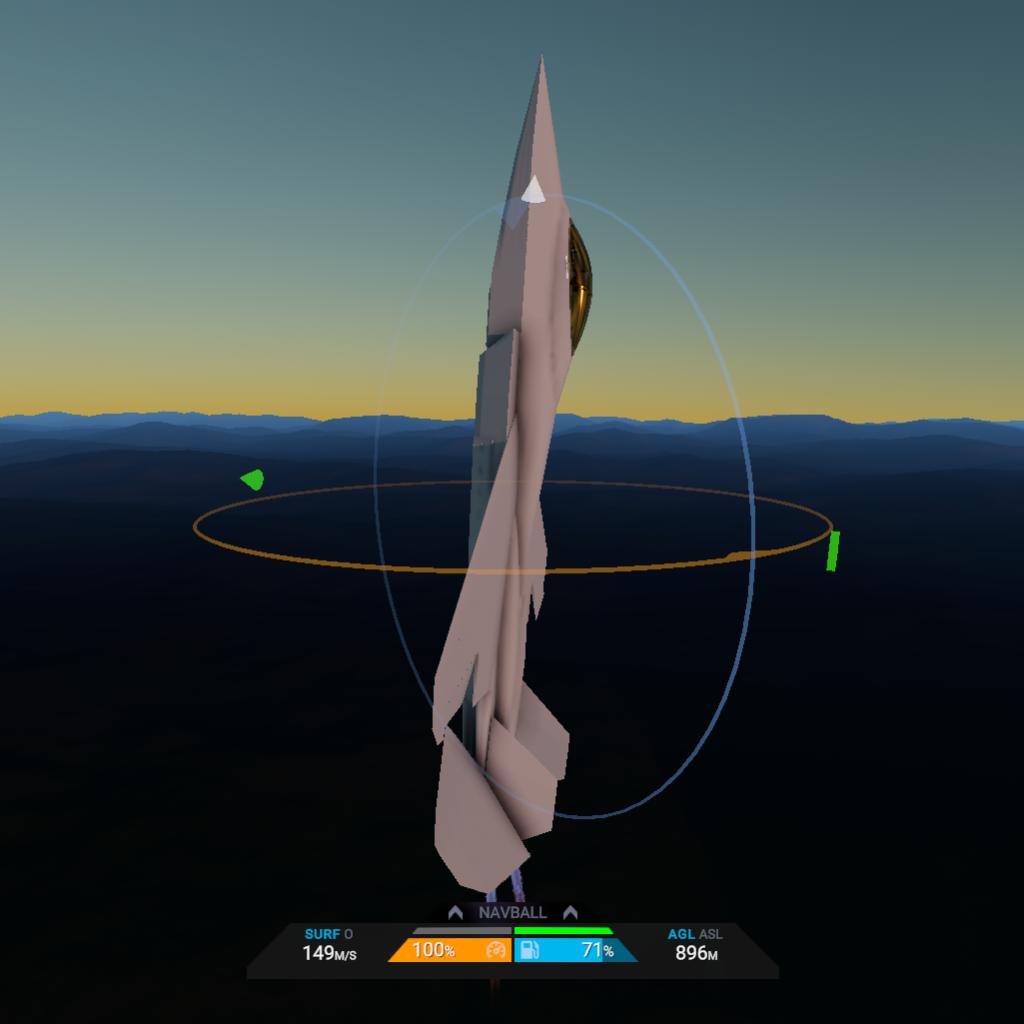The height and width of the screenshot is (1024, 1024).
Task: Switch the AGL/ASL altitude mode
Action: click(x=695, y=934)
